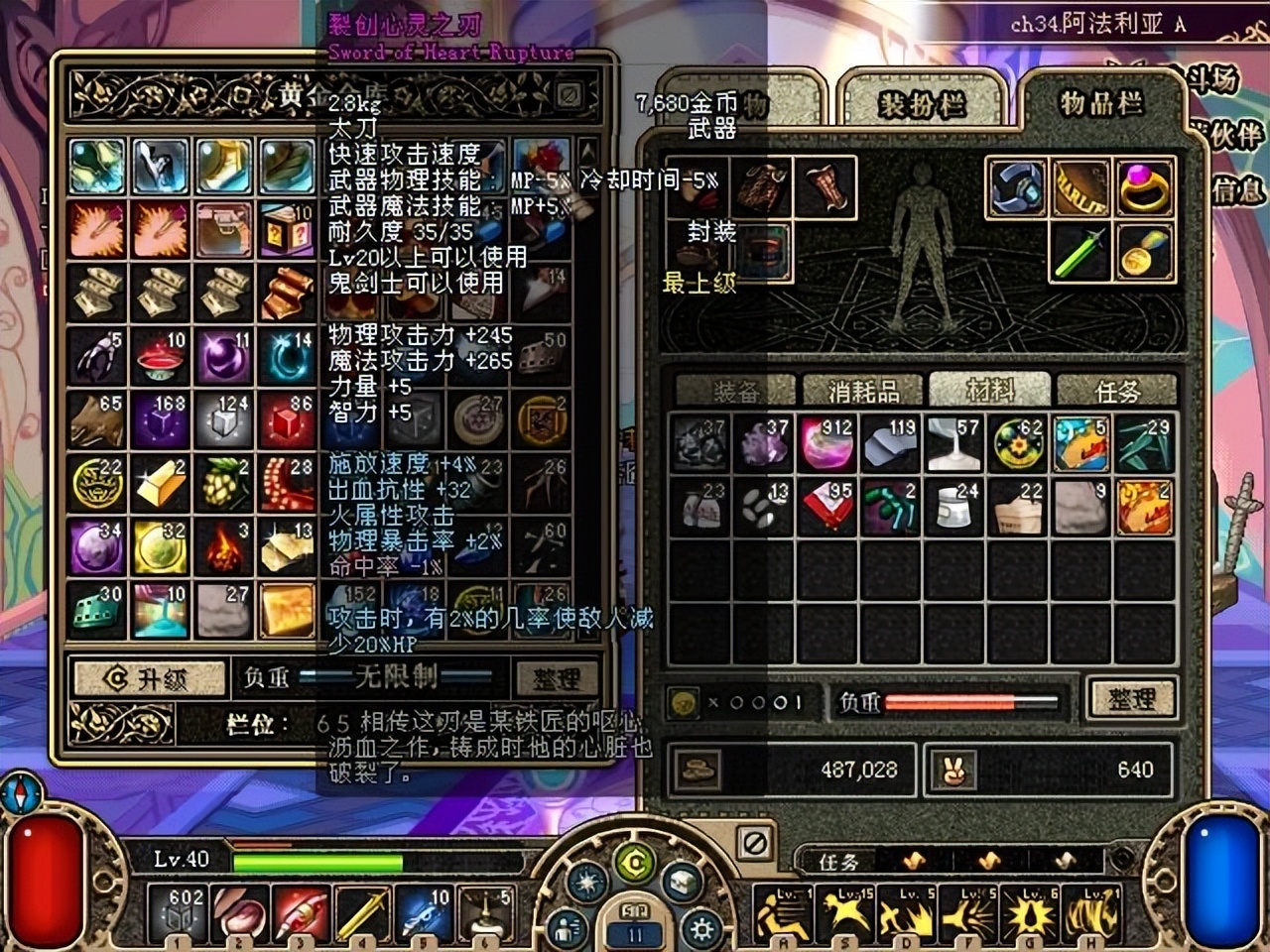Select the 物品栏 inventory tab
The width and height of the screenshot is (1270, 952).
[x=1100, y=103]
